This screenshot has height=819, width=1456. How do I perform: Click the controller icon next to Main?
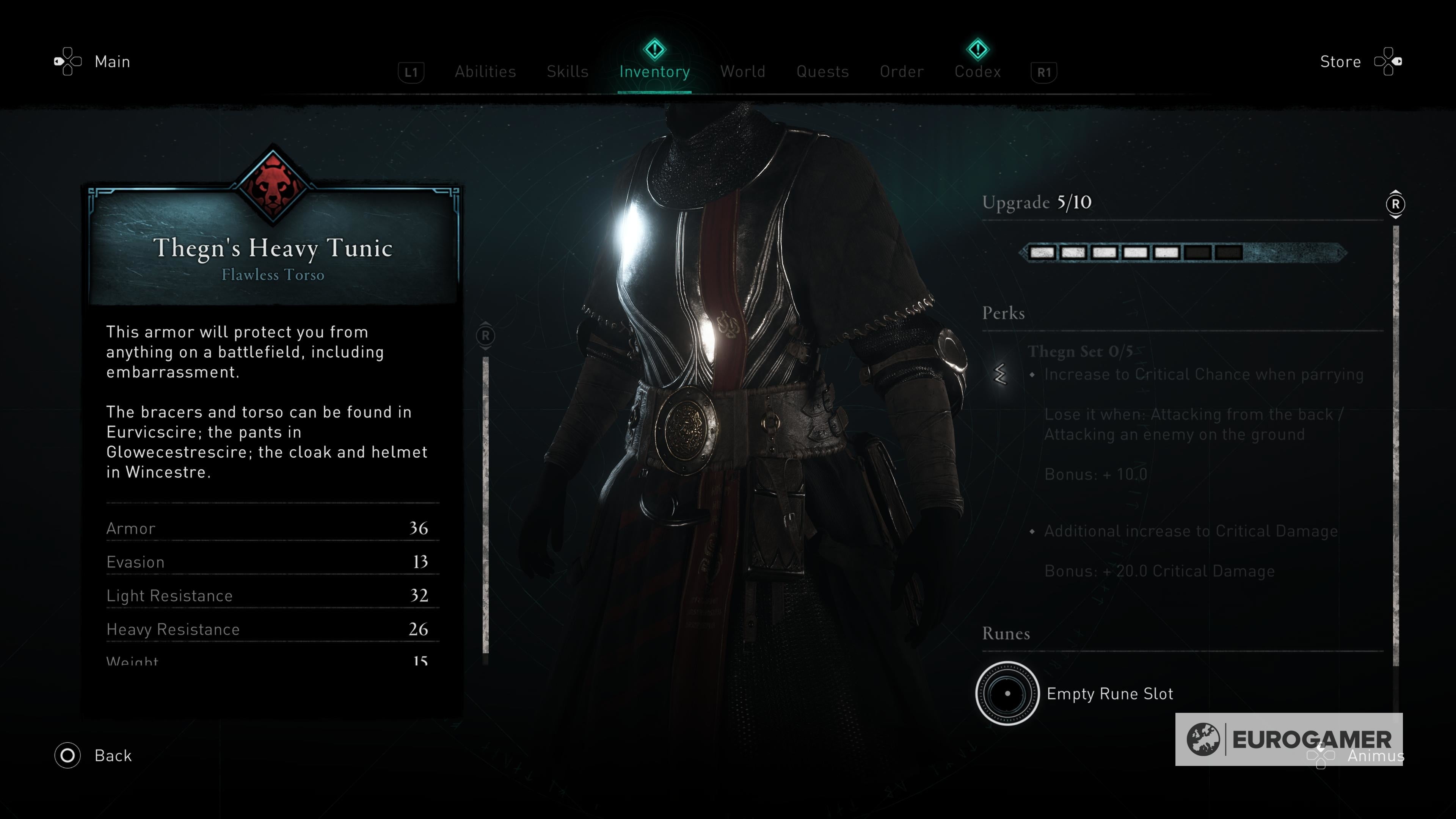pos(67,61)
